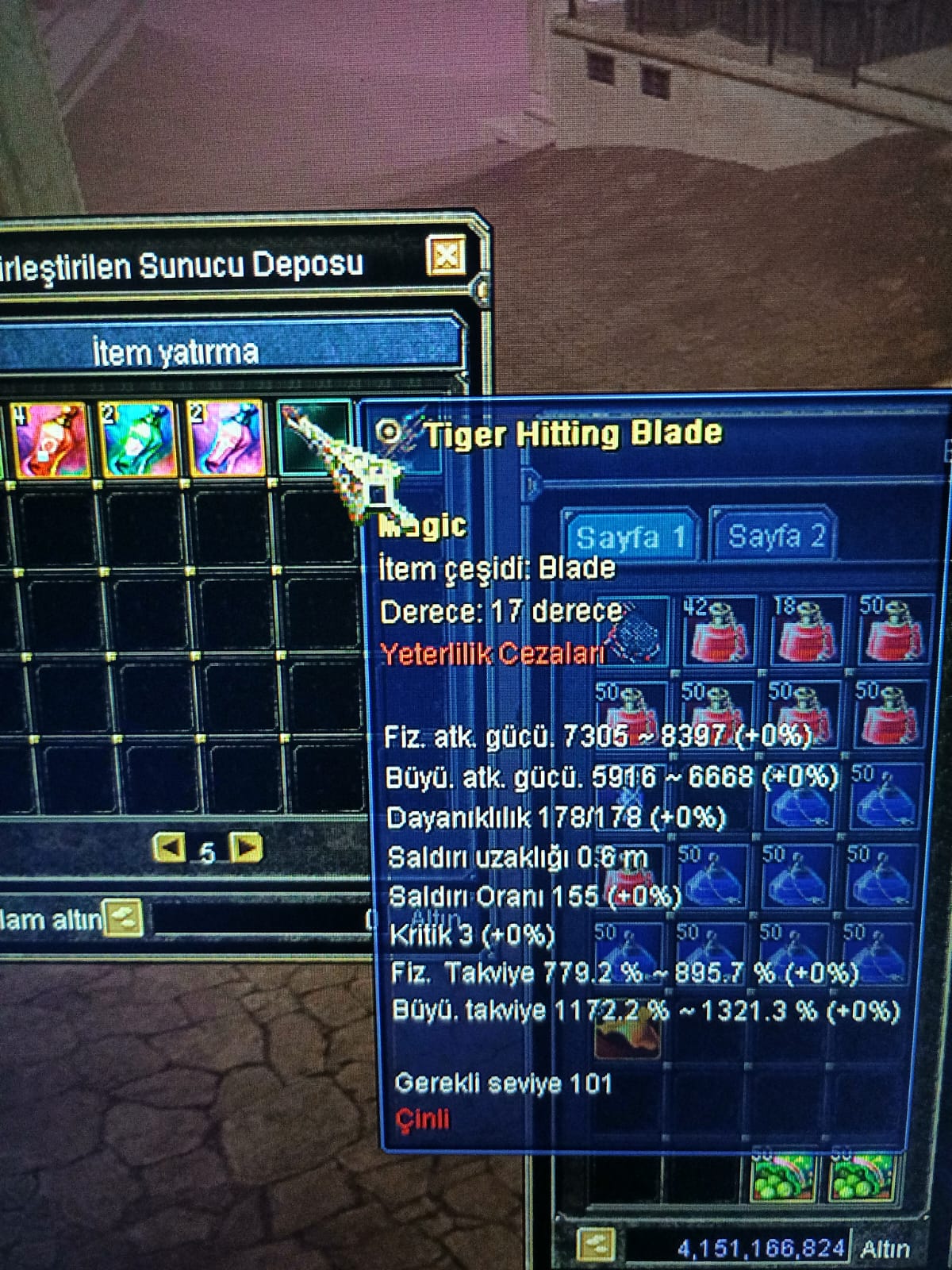Select the red potion stack of 4
The width and height of the screenshot is (952, 1270).
point(49,440)
